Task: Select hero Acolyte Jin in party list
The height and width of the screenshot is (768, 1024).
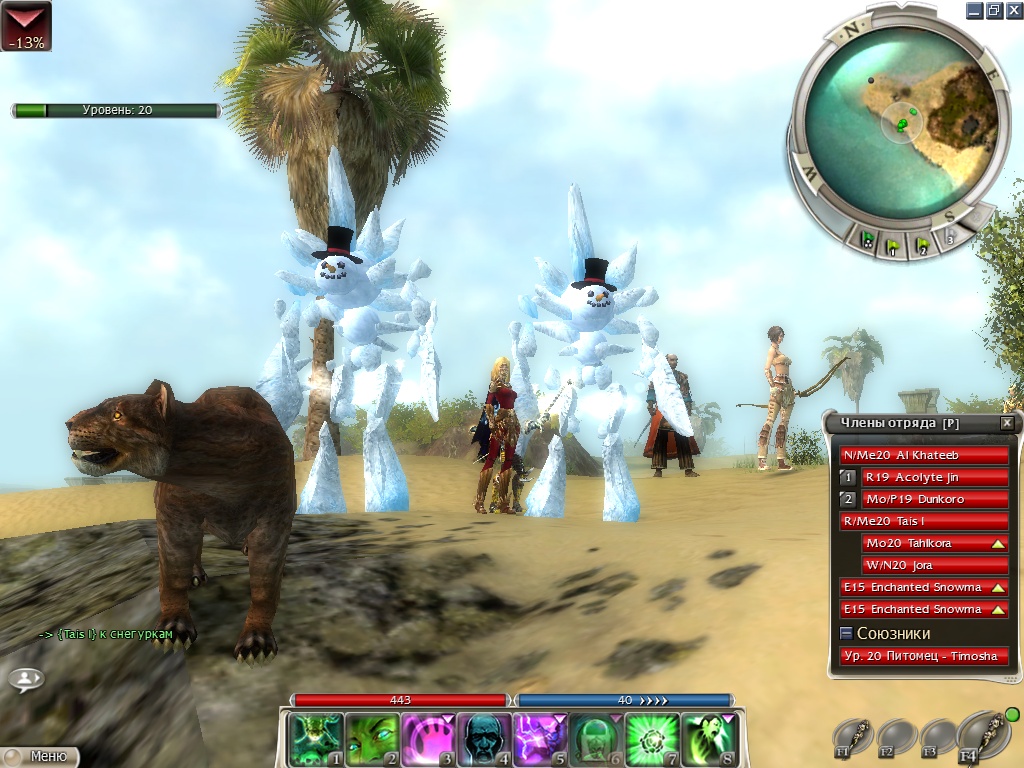Action: [934, 477]
